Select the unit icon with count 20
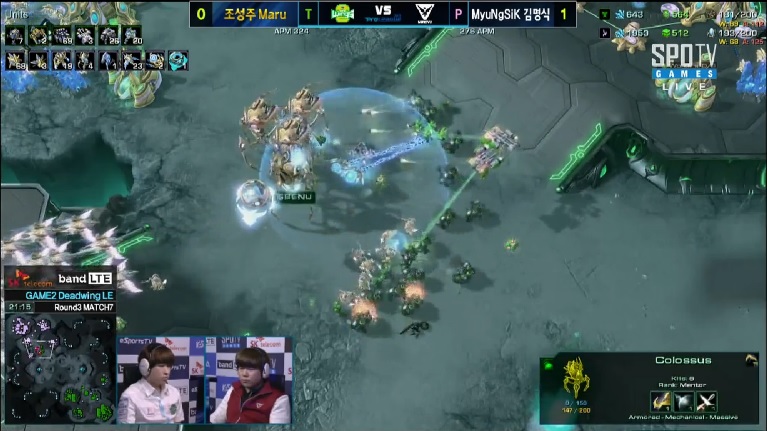 click(131, 36)
